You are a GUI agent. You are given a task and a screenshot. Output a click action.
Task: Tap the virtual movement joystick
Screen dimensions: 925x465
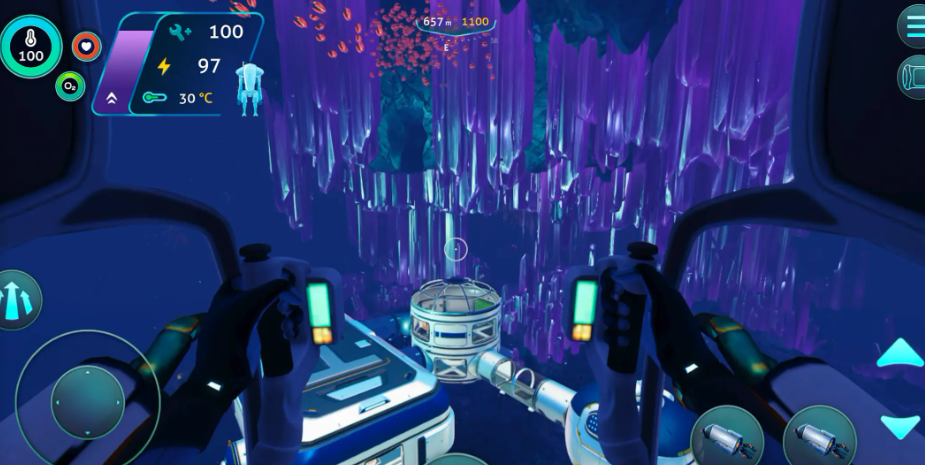click(x=87, y=402)
